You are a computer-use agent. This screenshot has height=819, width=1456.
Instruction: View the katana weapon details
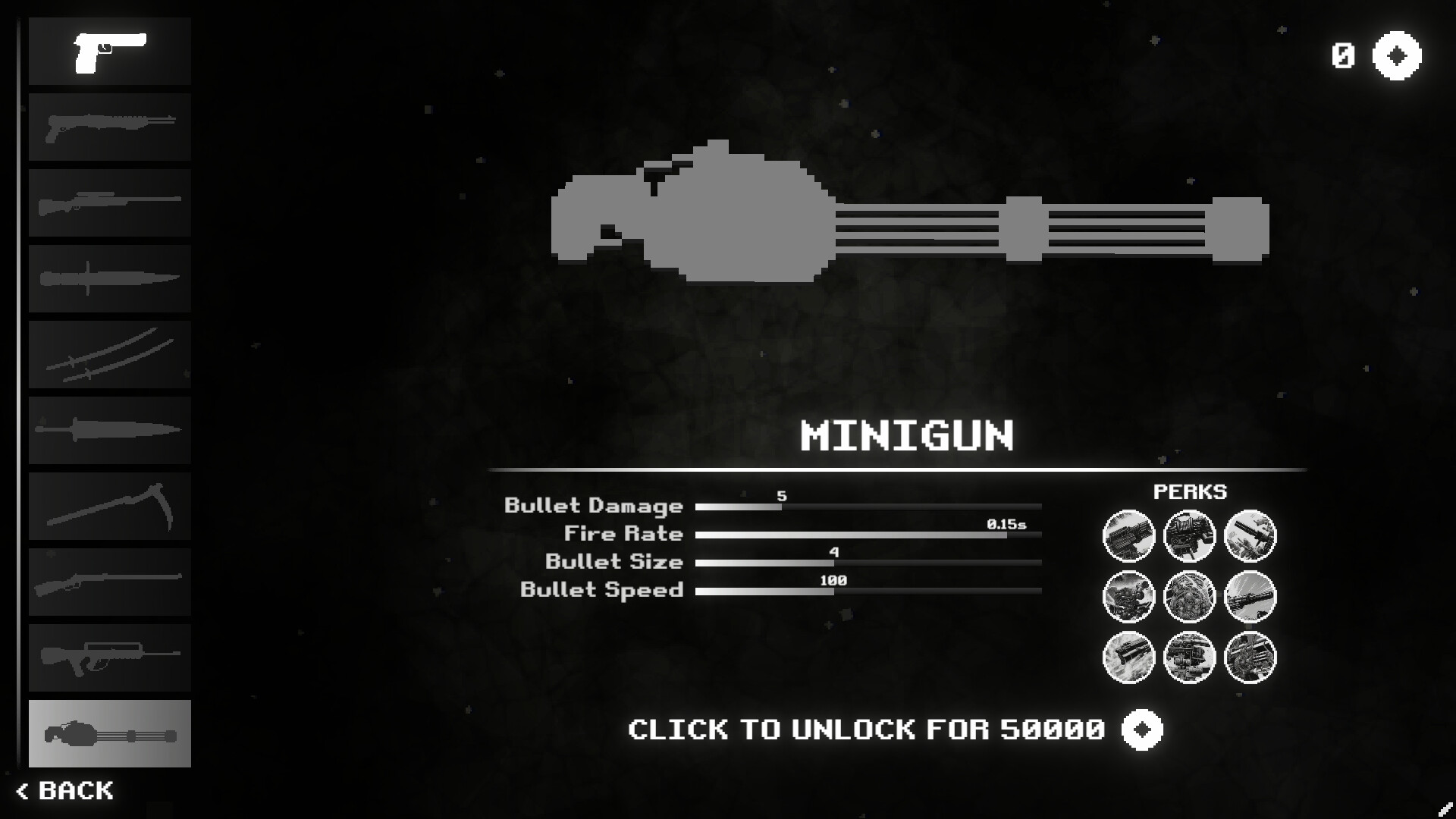click(109, 354)
